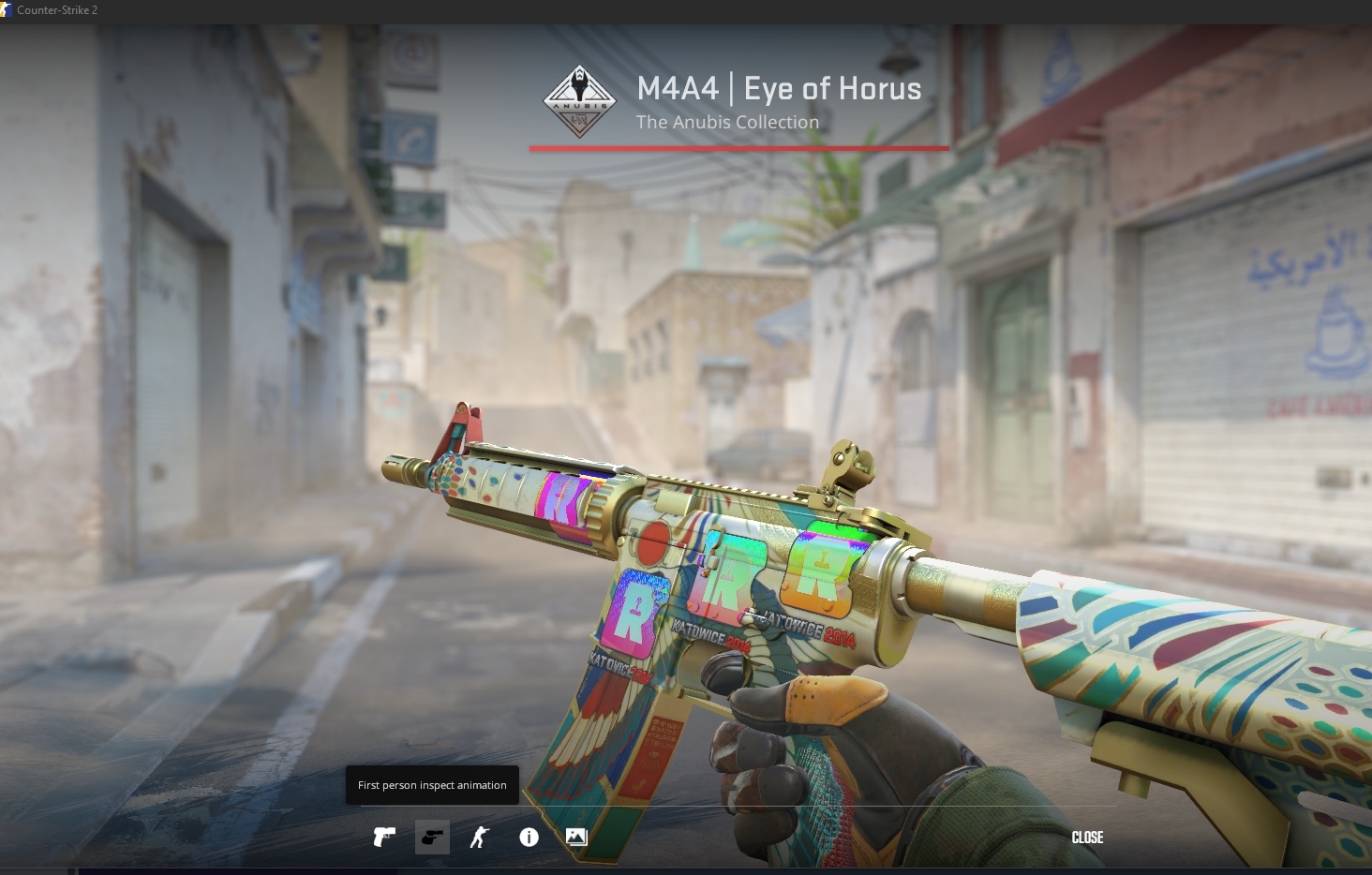Image resolution: width=1372 pixels, height=875 pixels.
Task: Click the CLOSE button
Action: point(1088,837)
